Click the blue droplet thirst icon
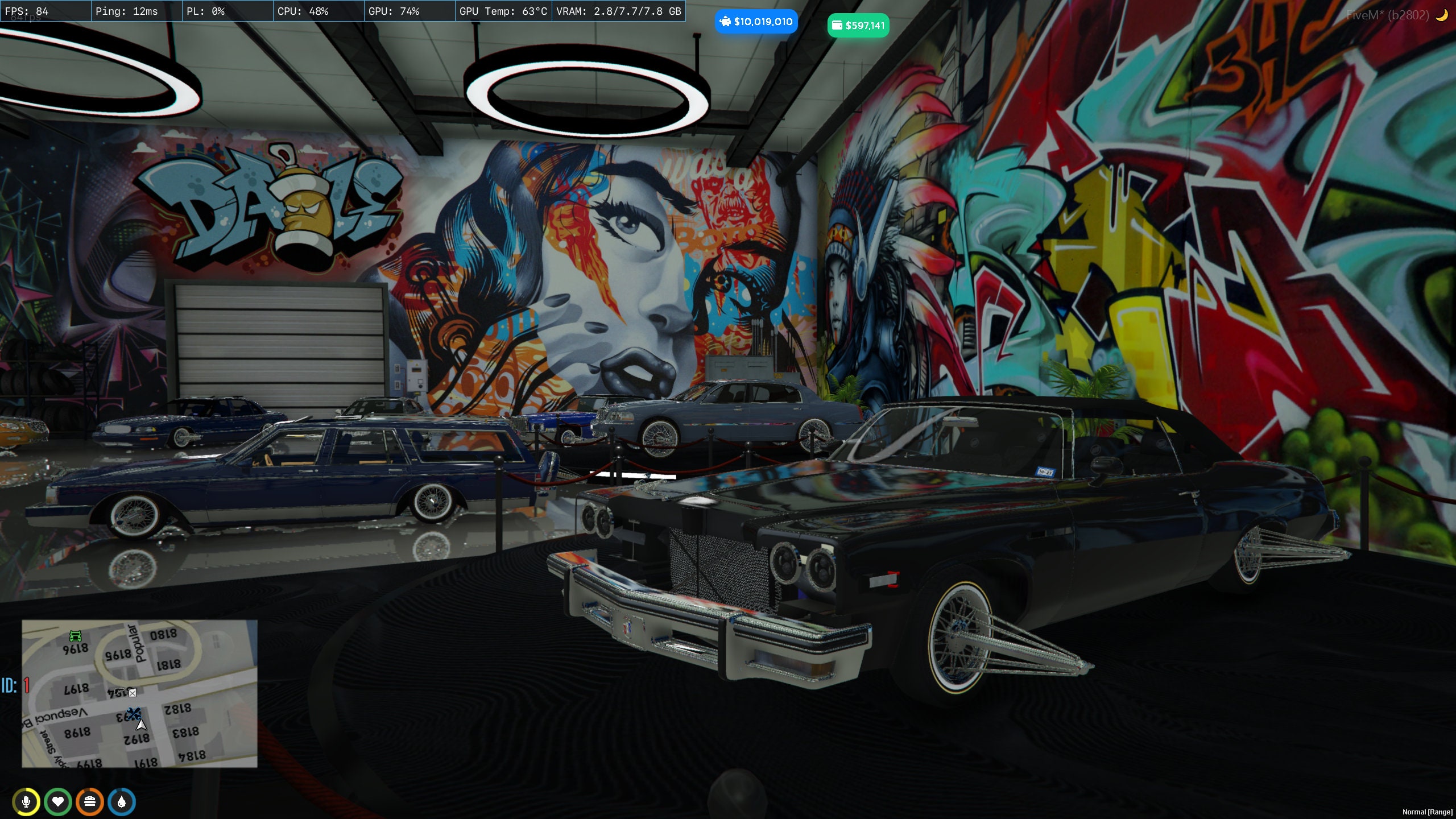Screen dimensions: 1456x819 [x=122, y=802]
